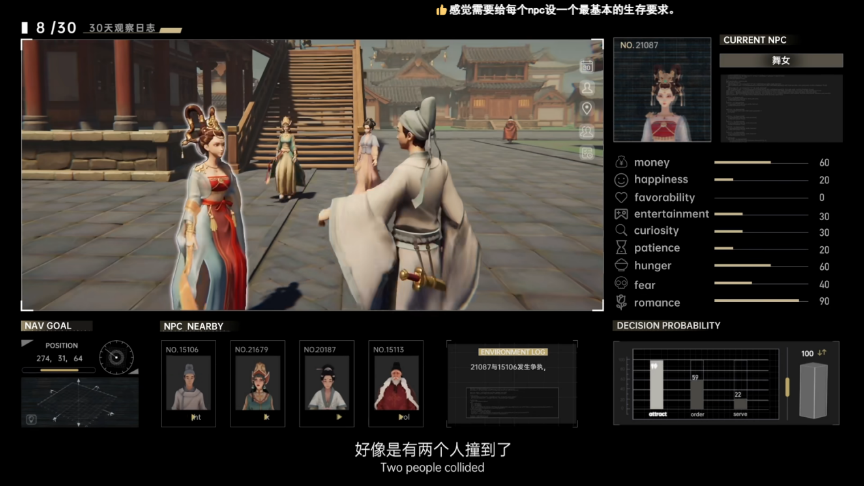
Task: Open the 30-day calendar icon
Action: click(587, 66)
